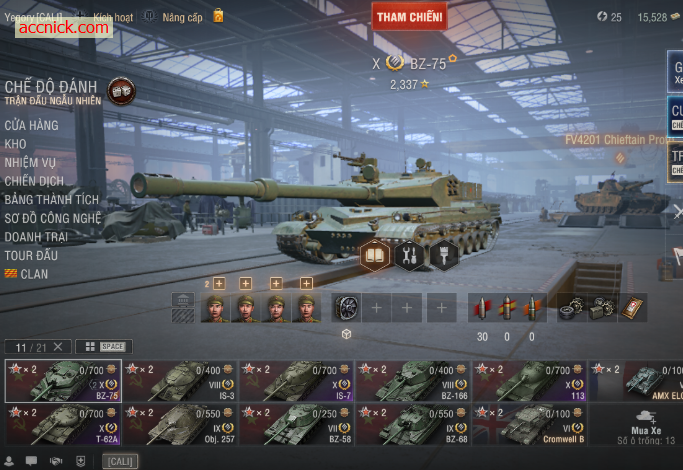Choose the IS-7 tank in the carousel
Image resolution: width=683 pixels, height=470 pixels.
(x=297, y=381)
